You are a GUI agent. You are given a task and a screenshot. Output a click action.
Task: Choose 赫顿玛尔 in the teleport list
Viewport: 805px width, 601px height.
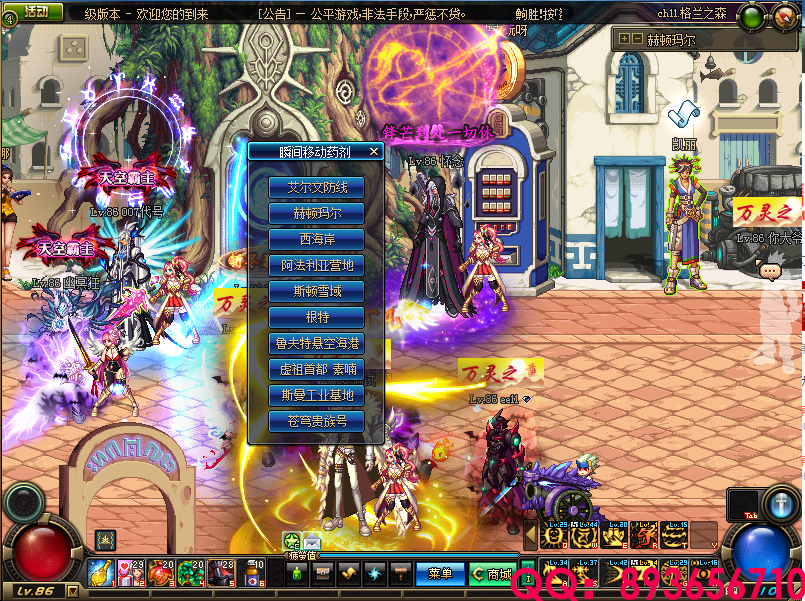click(x=316, y=213)
